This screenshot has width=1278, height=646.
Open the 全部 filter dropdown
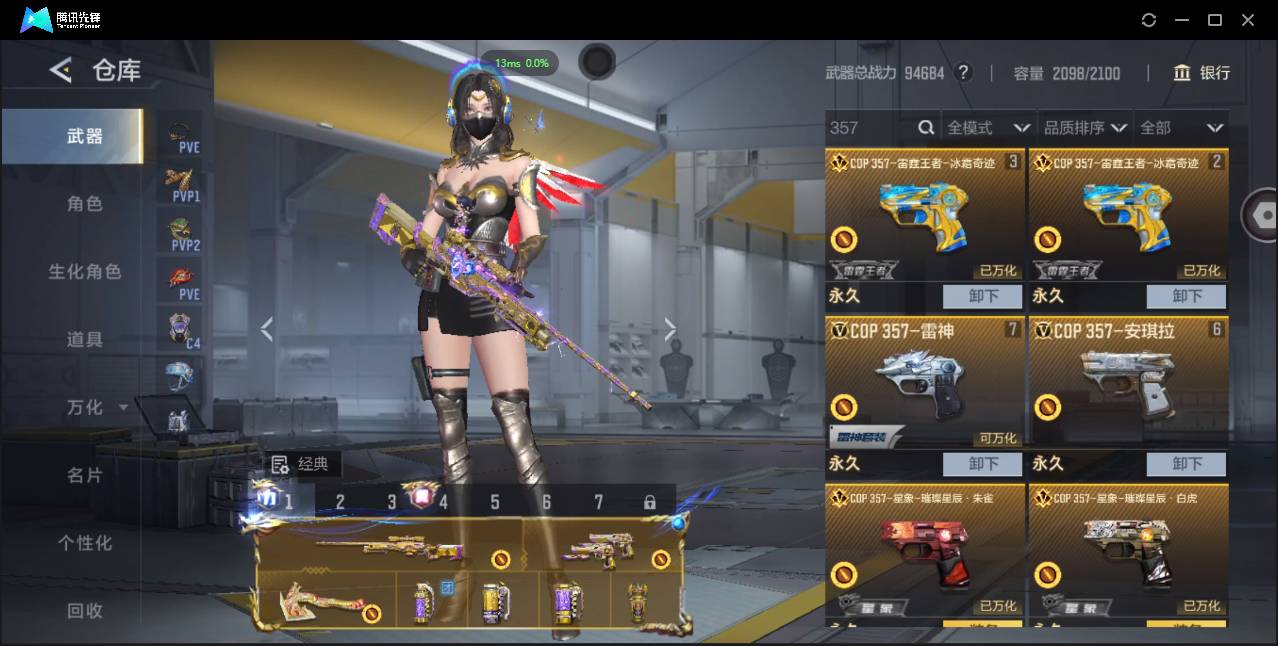click(1181, 128)
